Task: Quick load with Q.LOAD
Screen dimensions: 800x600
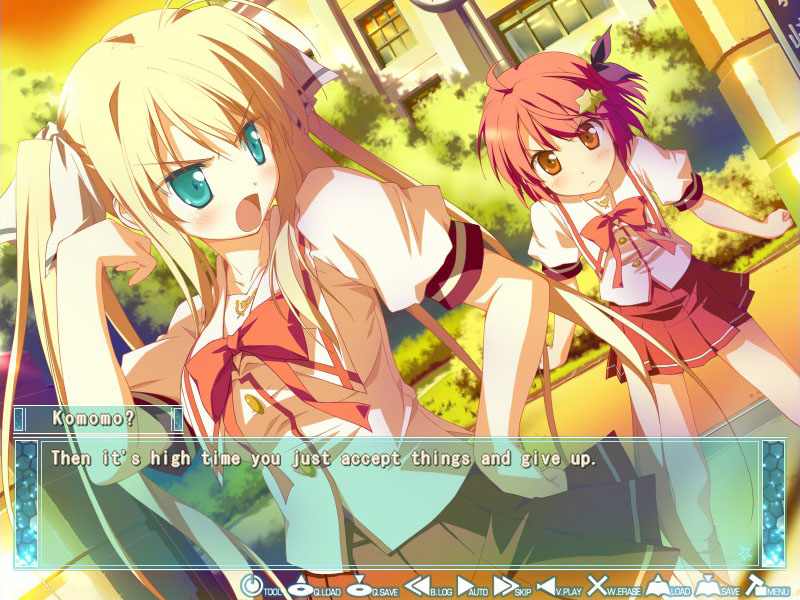Action: [304, 586]
